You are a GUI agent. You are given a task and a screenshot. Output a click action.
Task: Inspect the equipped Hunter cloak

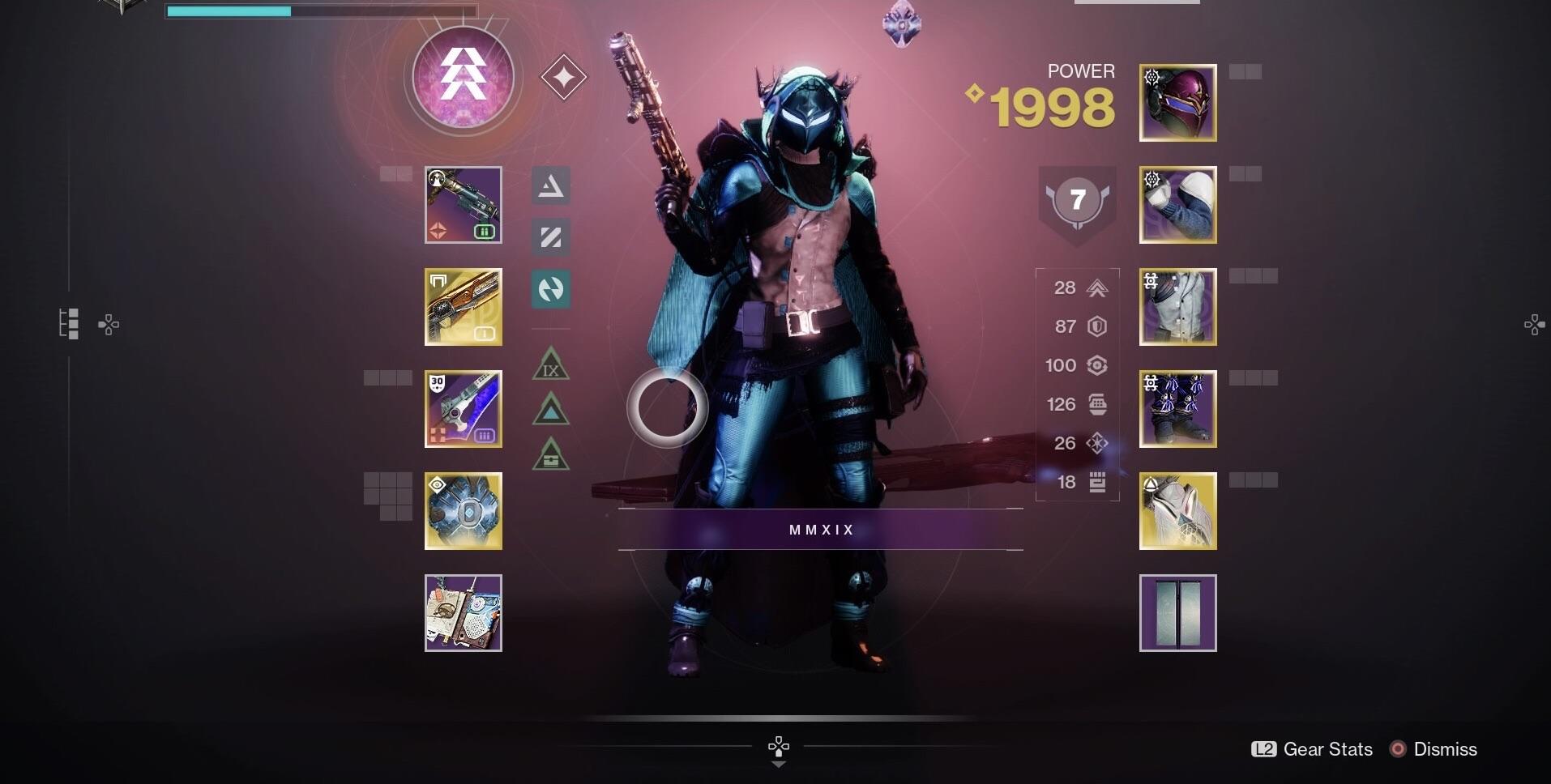pos(1177,511)
